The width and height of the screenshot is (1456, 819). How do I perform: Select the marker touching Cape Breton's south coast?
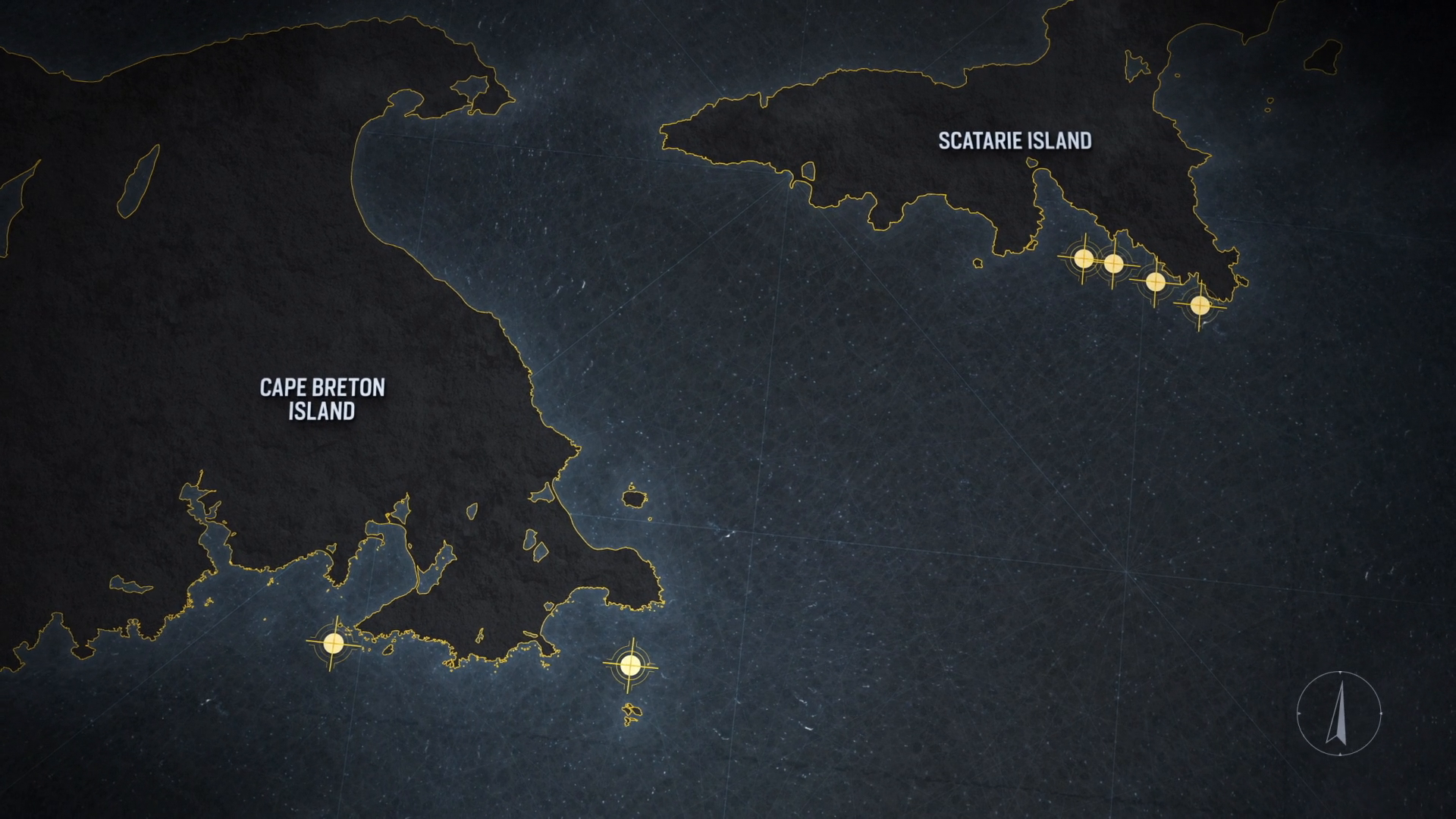pyautogui.click(x=333, y=643)
